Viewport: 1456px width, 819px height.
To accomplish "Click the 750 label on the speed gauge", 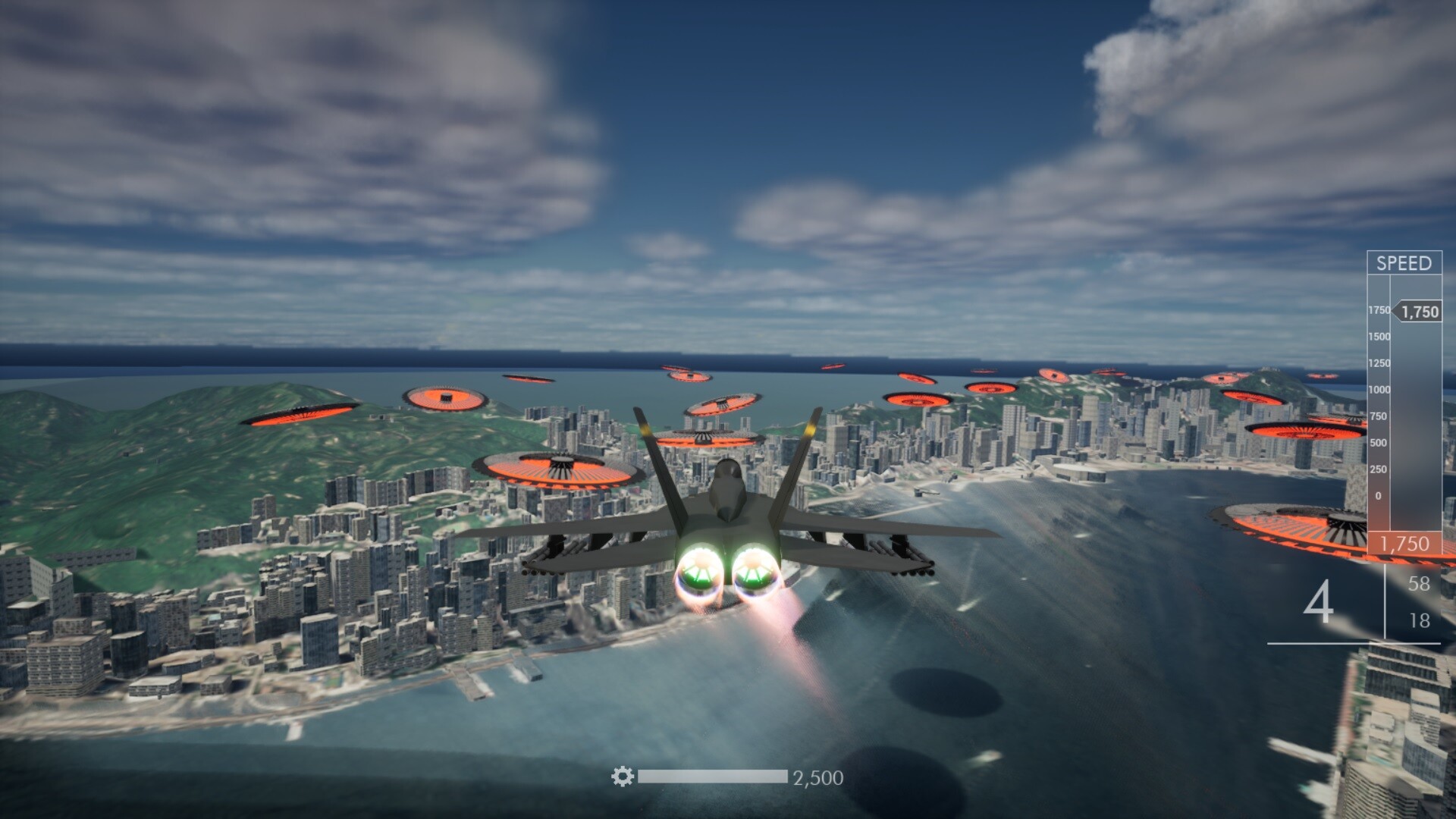I will 1379,415.
